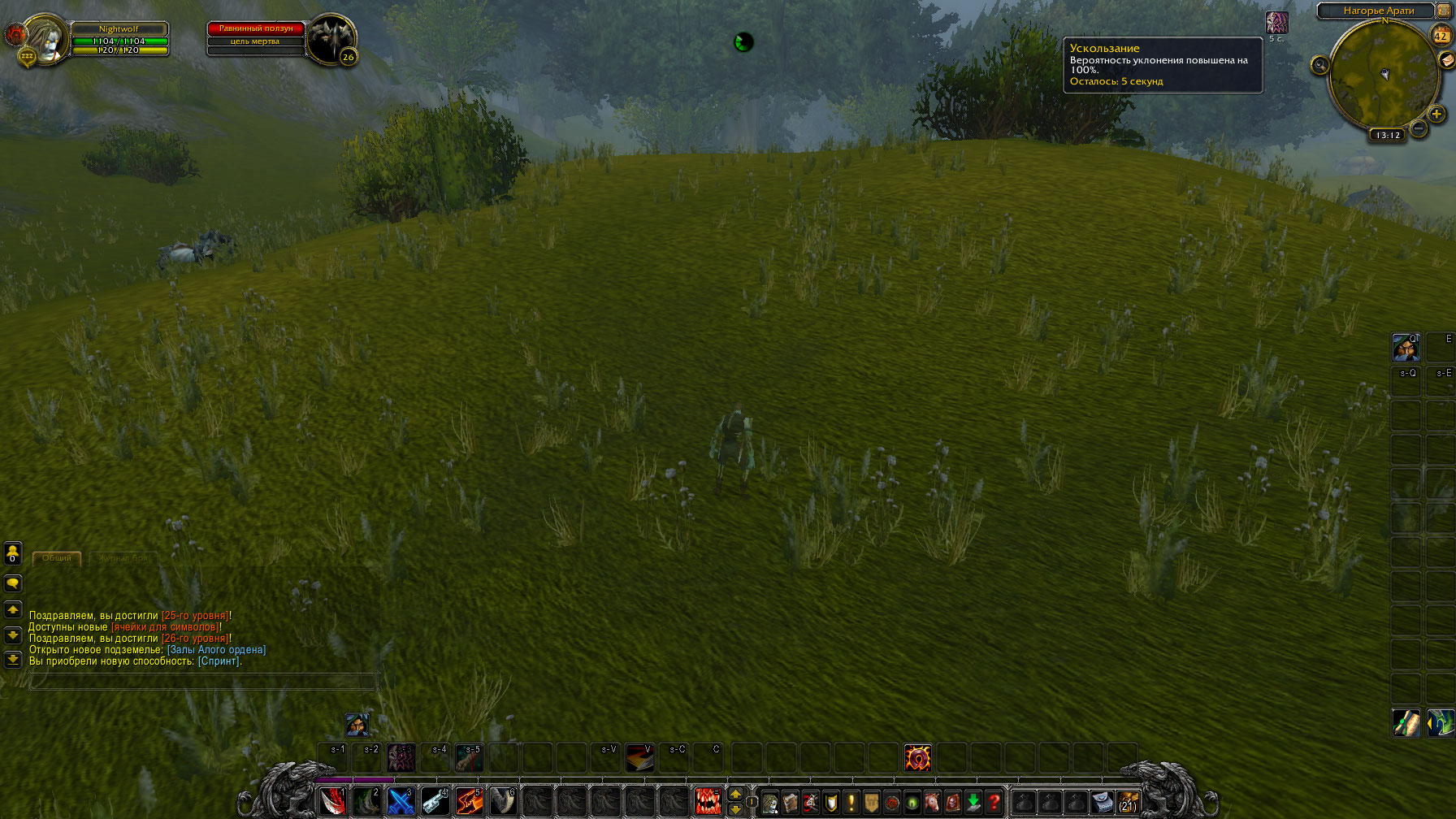Open the backpack showing 21 free slots
This screenshot has width=1456, height=819.
(x=1127, y=803)
